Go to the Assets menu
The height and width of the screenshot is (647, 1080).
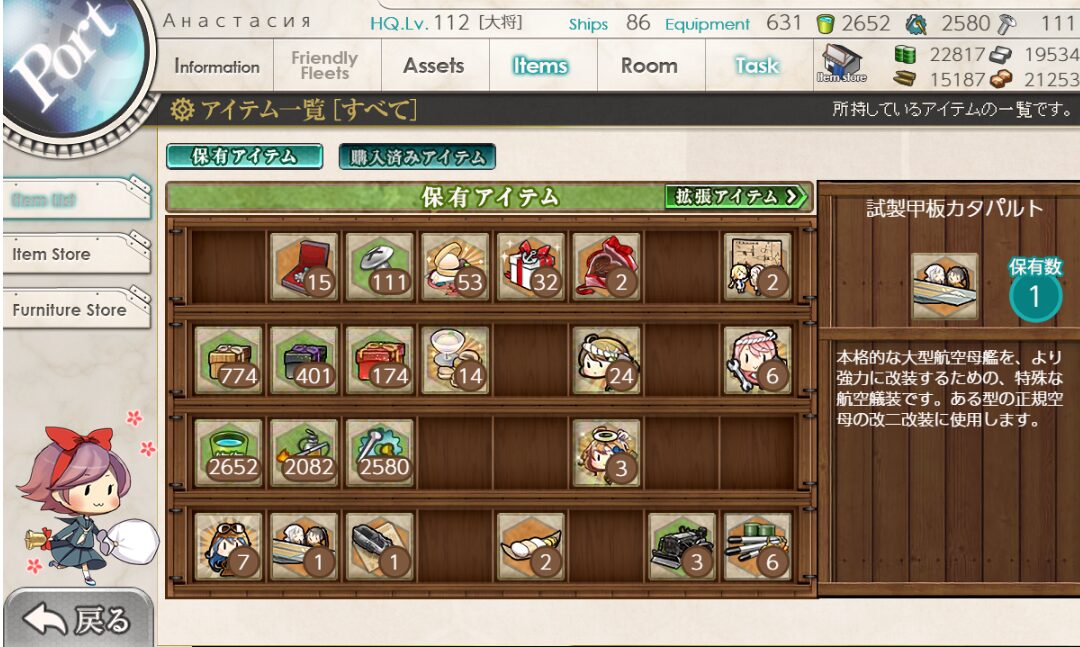click(x=433, y=66)
